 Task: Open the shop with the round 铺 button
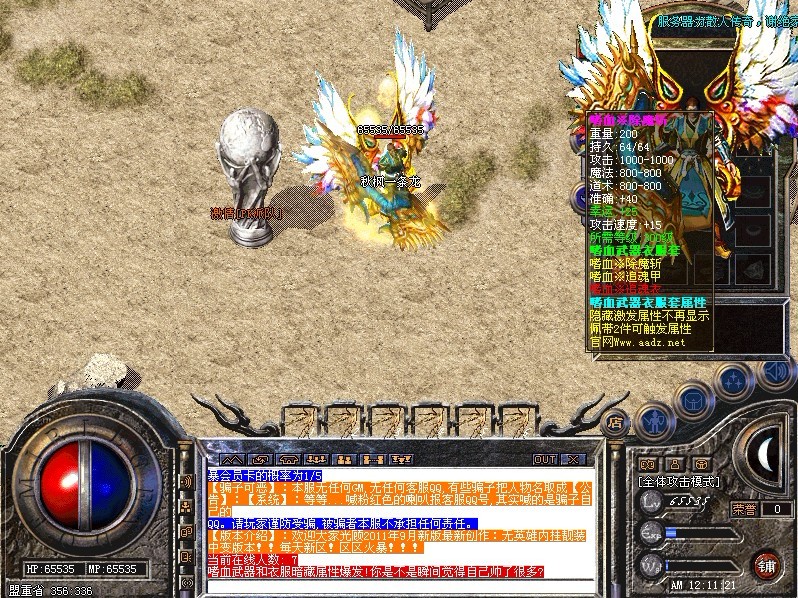pyautogui.click(x=767, y=565)
